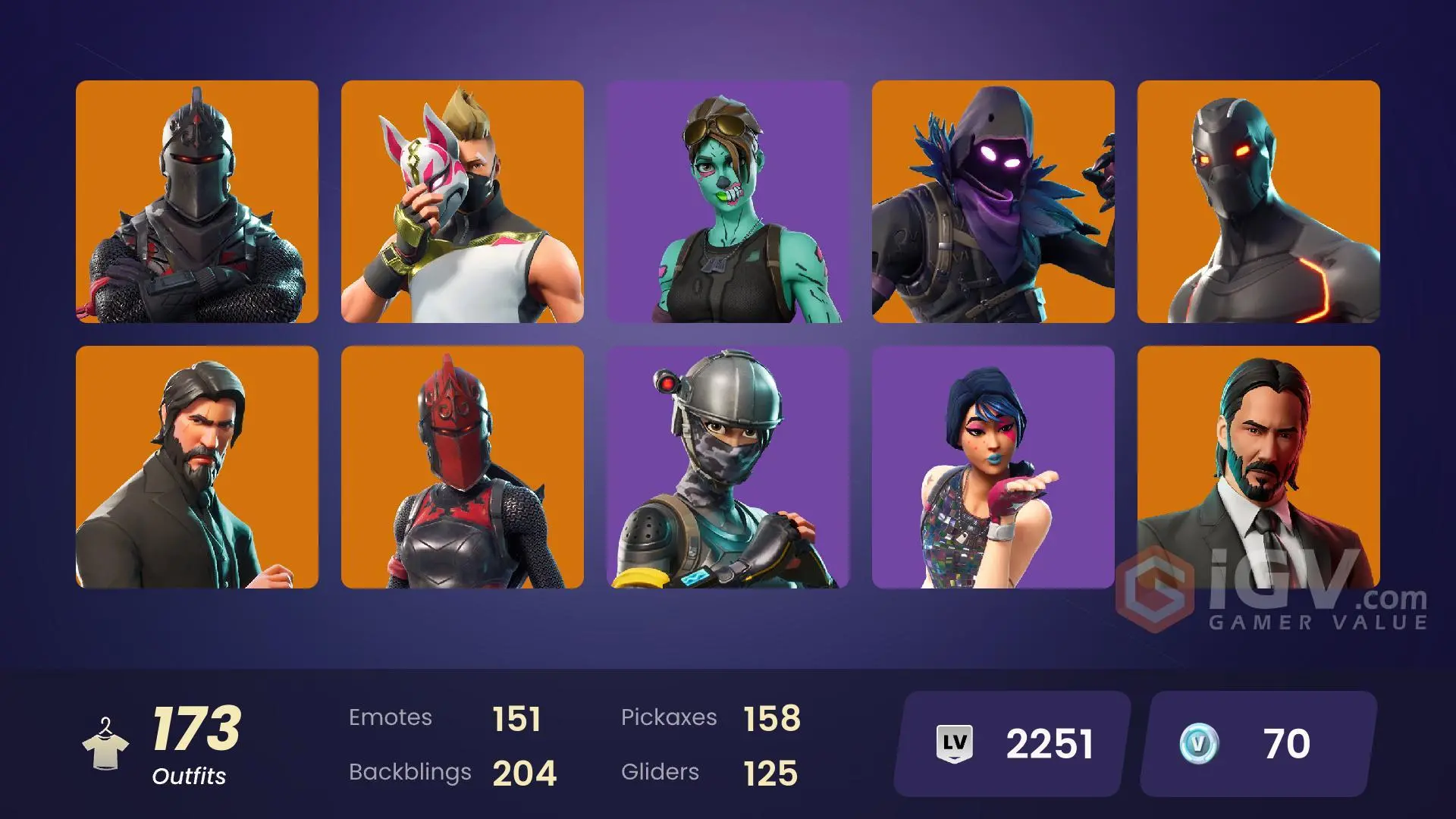
Task: Click the Pickaxes count 158
Action: tap(773, 717)
